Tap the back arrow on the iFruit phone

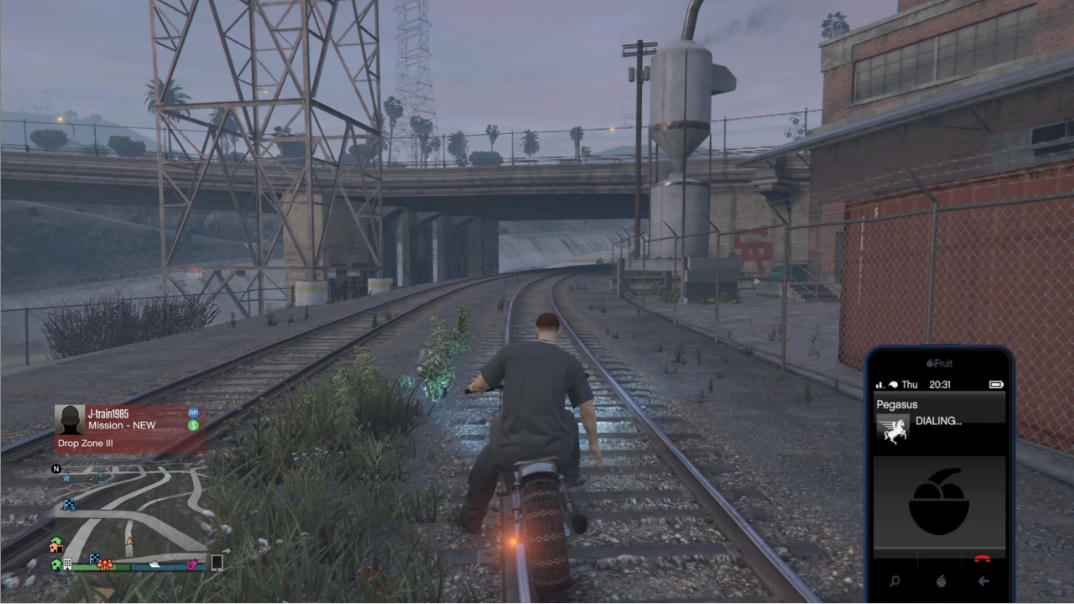(983, 580)
